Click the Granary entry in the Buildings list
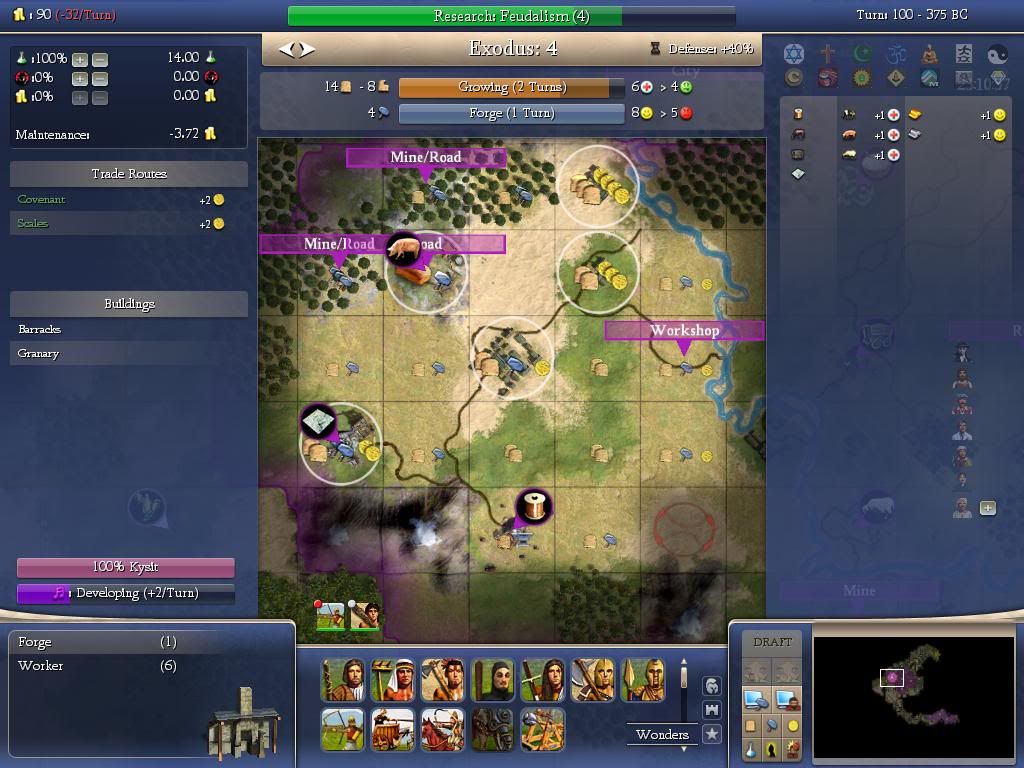The image size is (1024, 768). click(39, 353)
